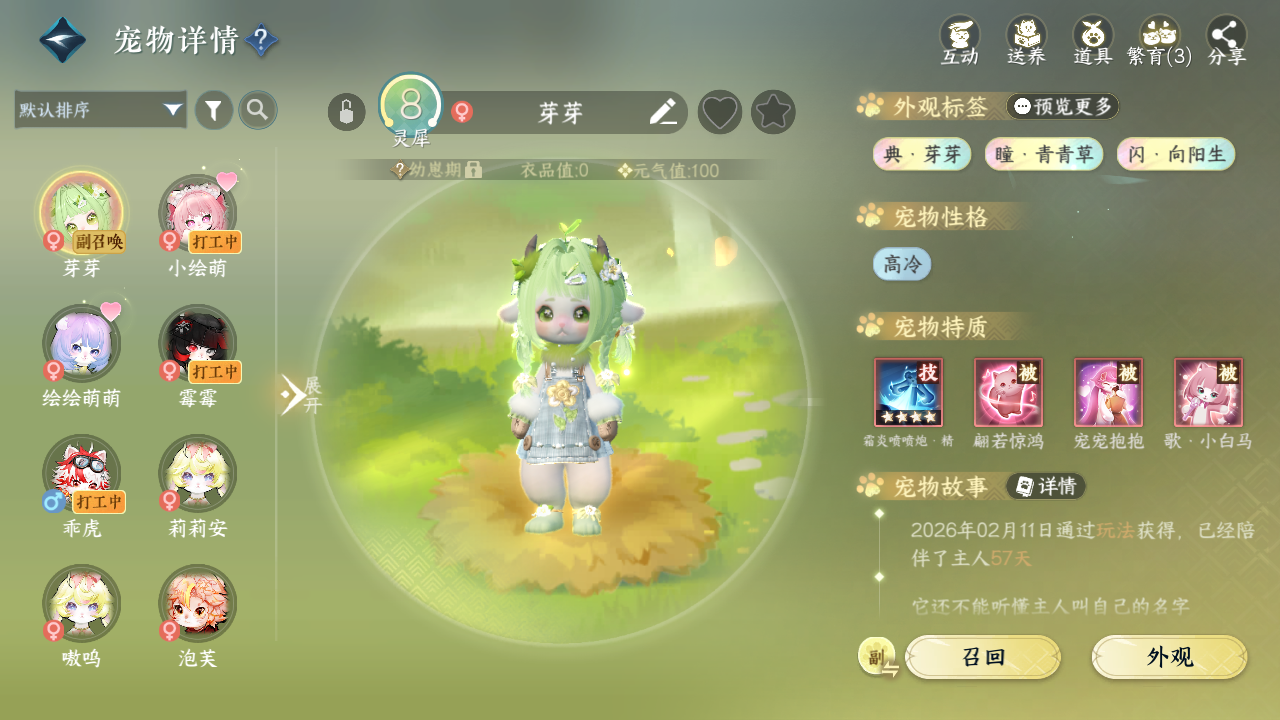The width and height of the screenshot is (1280, 720).
Task: Edit the pet name 芽芽
Action: coord(663,112)
